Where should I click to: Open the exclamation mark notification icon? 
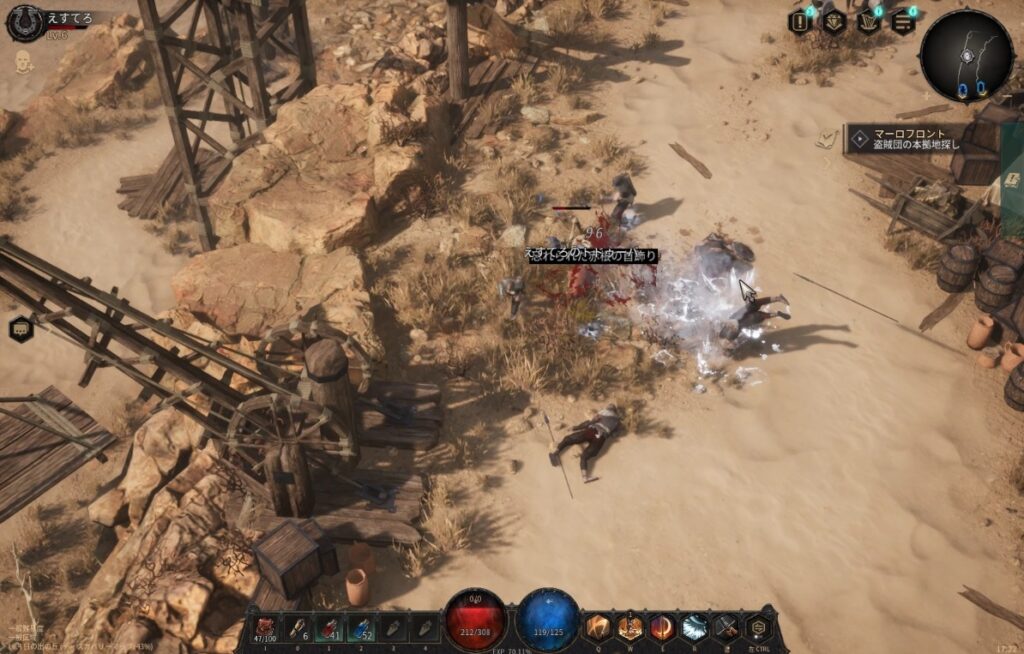click(800, 22)
